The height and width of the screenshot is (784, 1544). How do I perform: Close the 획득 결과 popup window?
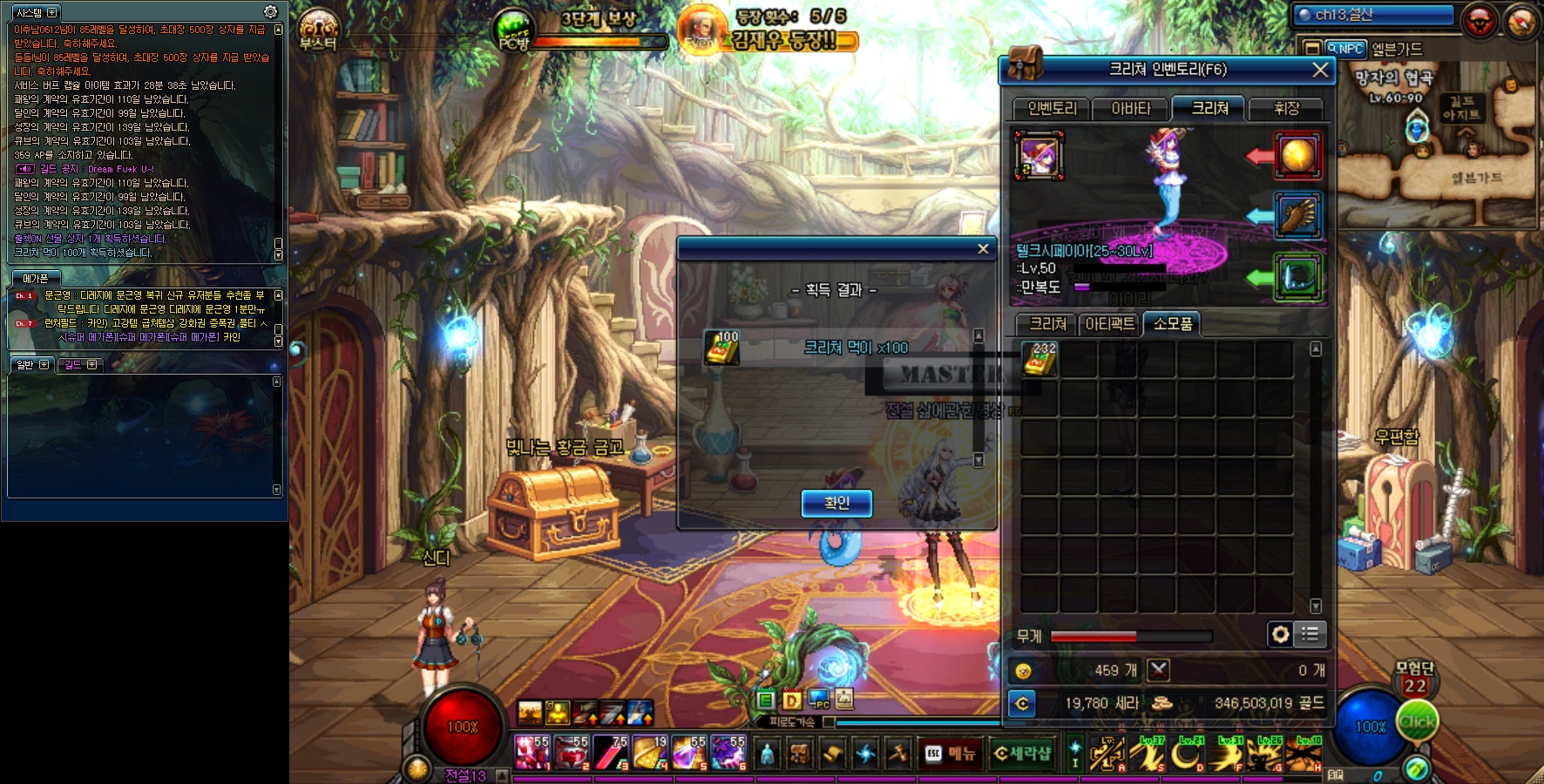[x=983, y=249]
